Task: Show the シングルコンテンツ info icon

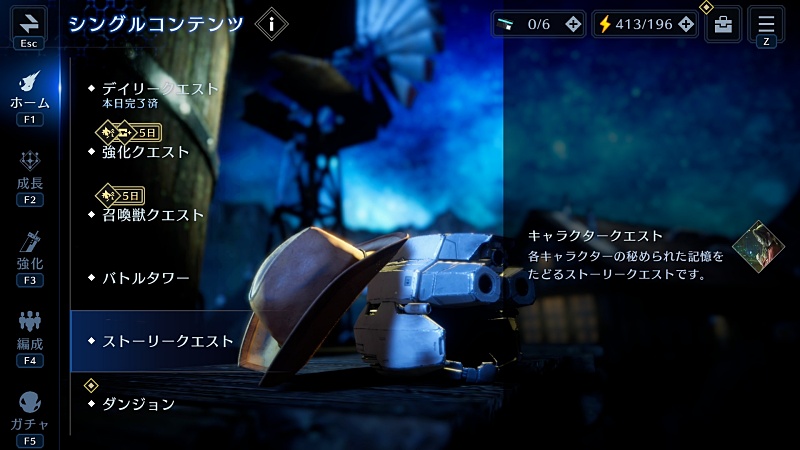Action: (271, 24)
